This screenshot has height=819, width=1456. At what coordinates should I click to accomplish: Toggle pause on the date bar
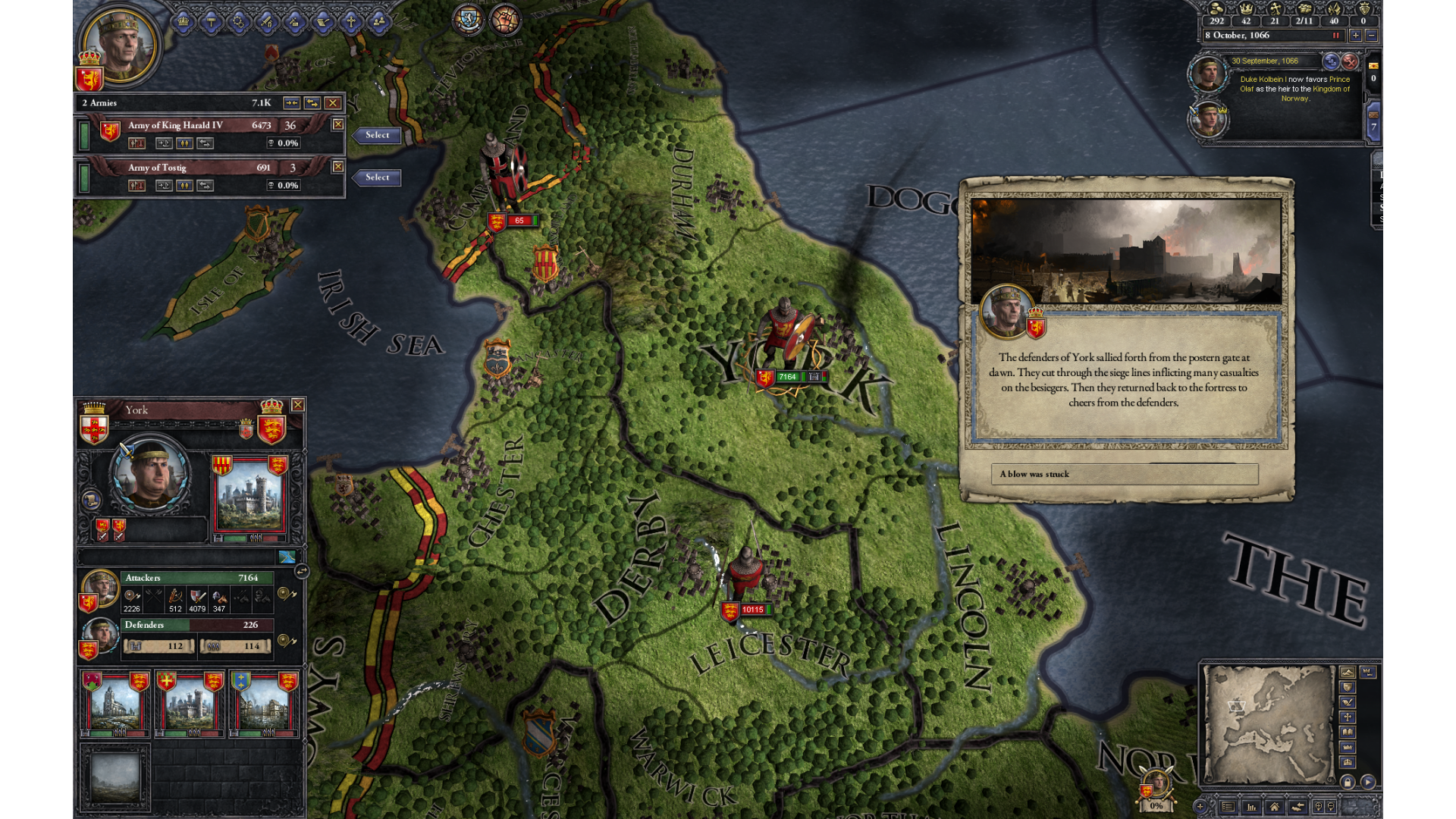click(1335, 36)
